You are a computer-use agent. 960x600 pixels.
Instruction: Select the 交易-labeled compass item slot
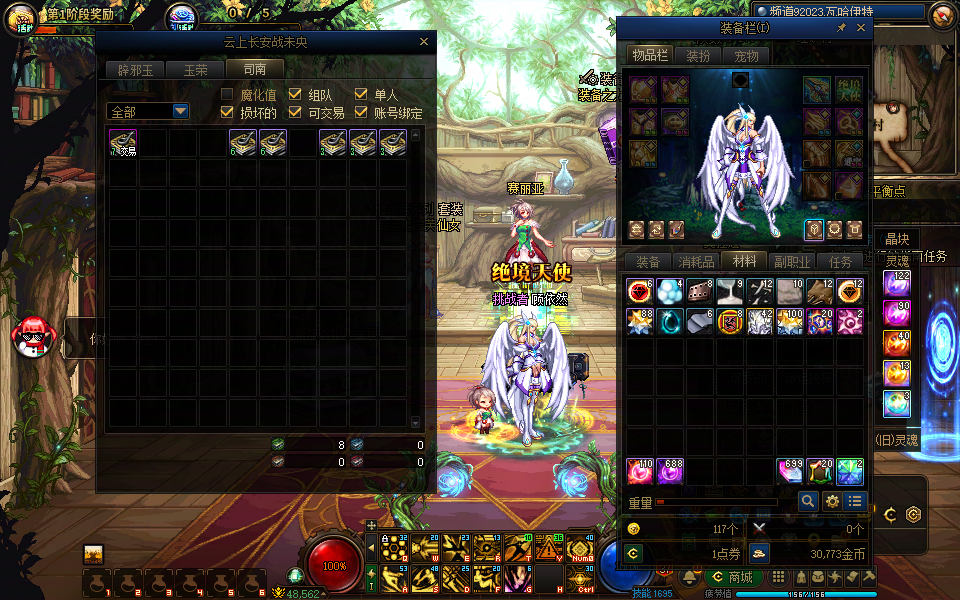click(x=123, y=143)
